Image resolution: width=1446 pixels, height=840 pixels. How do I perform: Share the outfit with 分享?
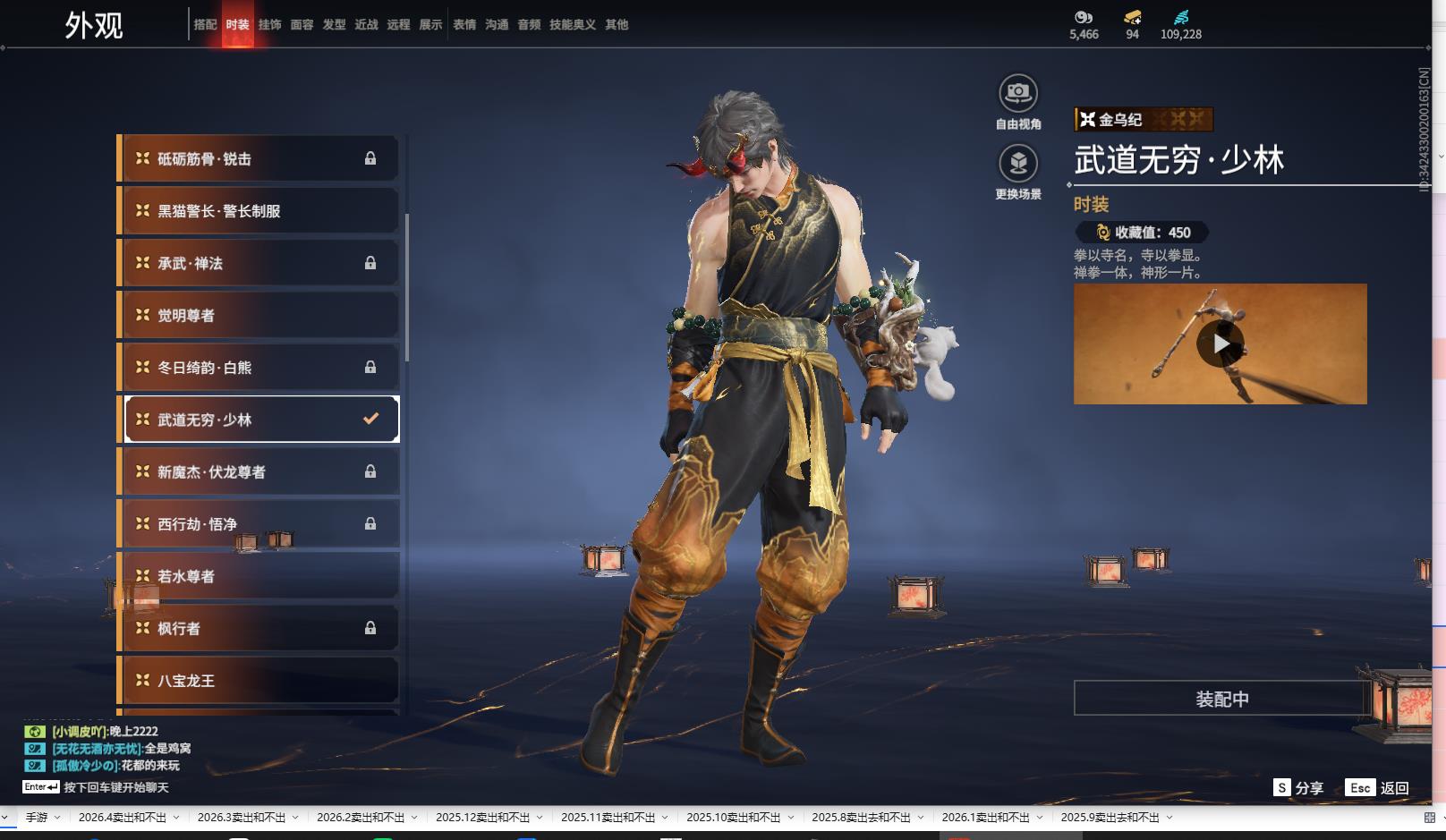[x=1298, y=788]
